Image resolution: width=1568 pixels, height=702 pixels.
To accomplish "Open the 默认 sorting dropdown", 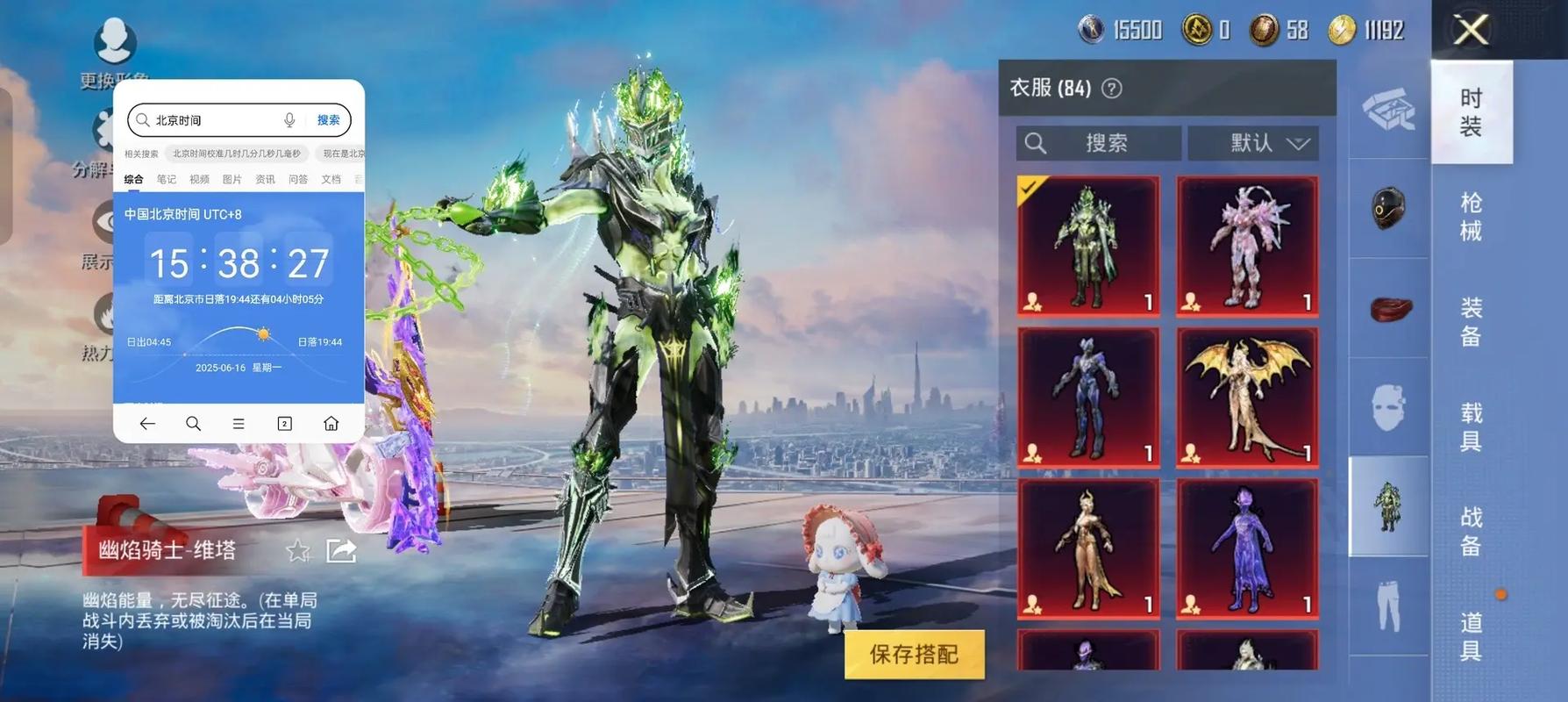I will click(x=1252, y=142).
